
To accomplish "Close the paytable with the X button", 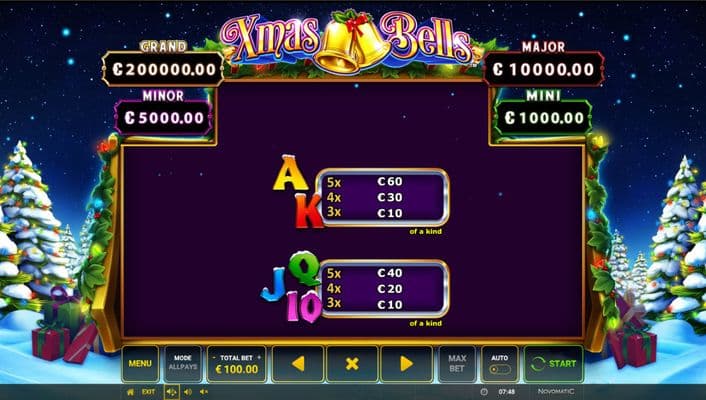I will coord(352,364).
